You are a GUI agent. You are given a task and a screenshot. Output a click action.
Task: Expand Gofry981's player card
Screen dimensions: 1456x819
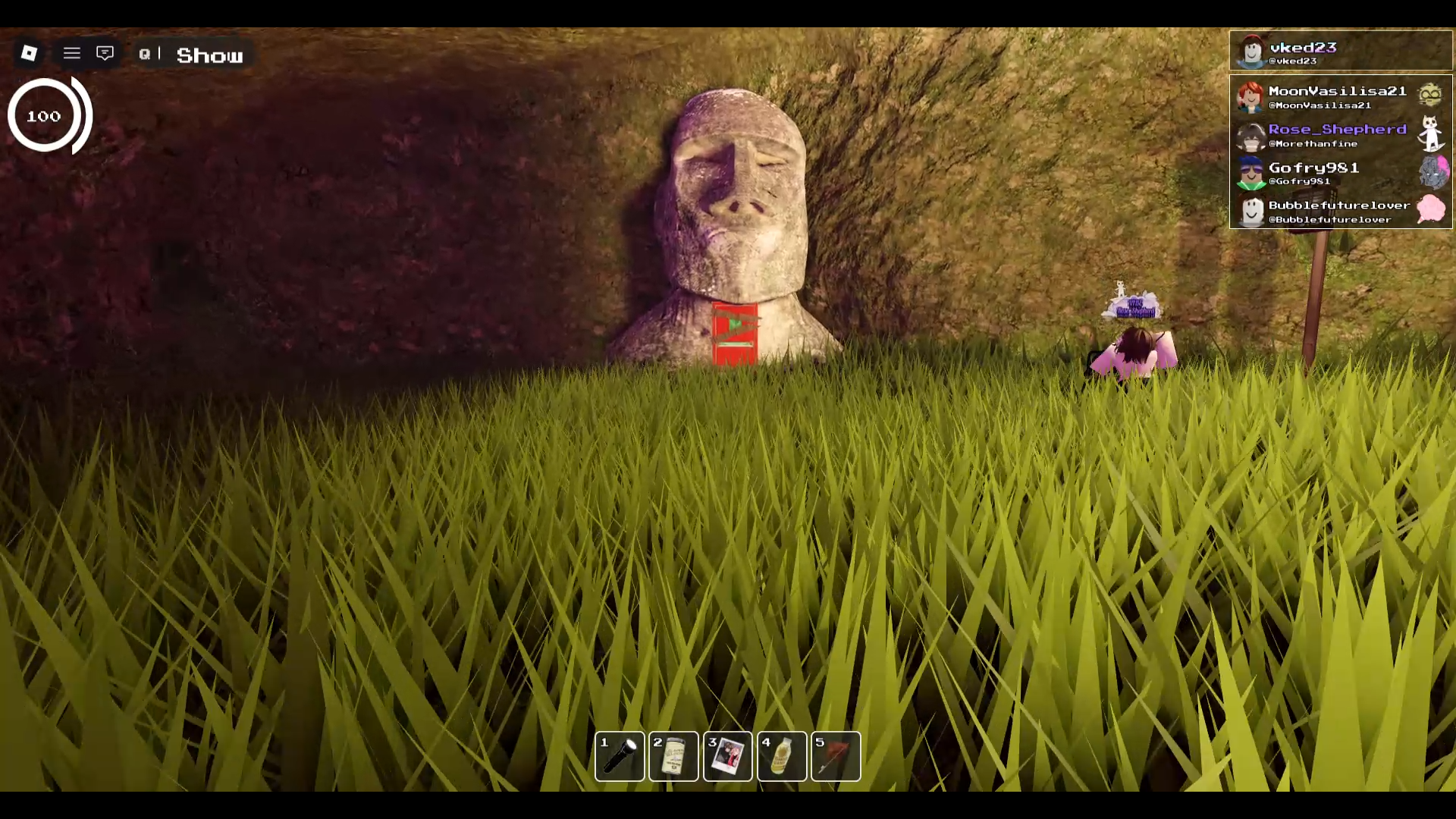point(1335,174)
